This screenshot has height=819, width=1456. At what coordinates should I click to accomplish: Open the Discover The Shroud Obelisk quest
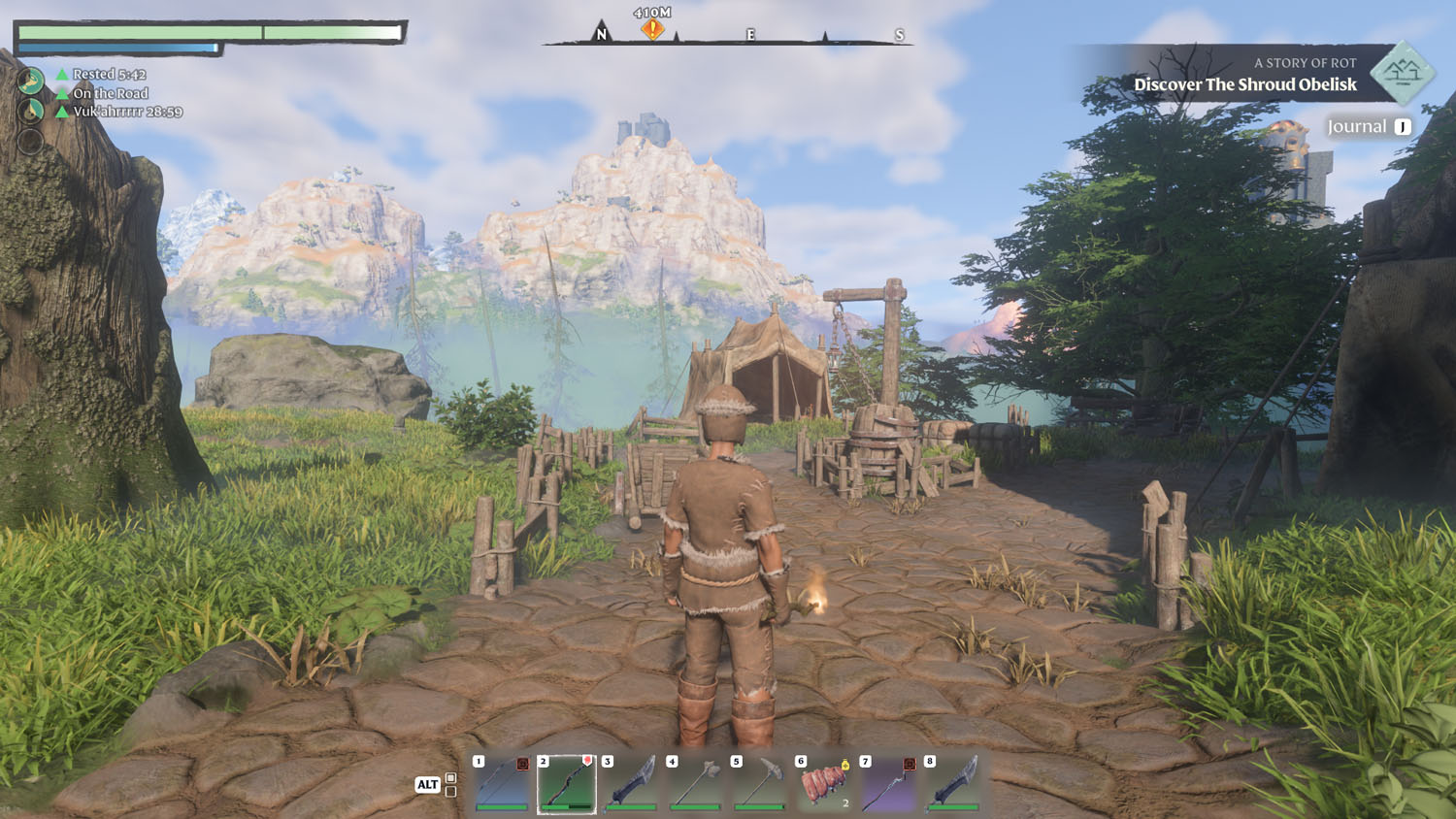coord(1244,84)
